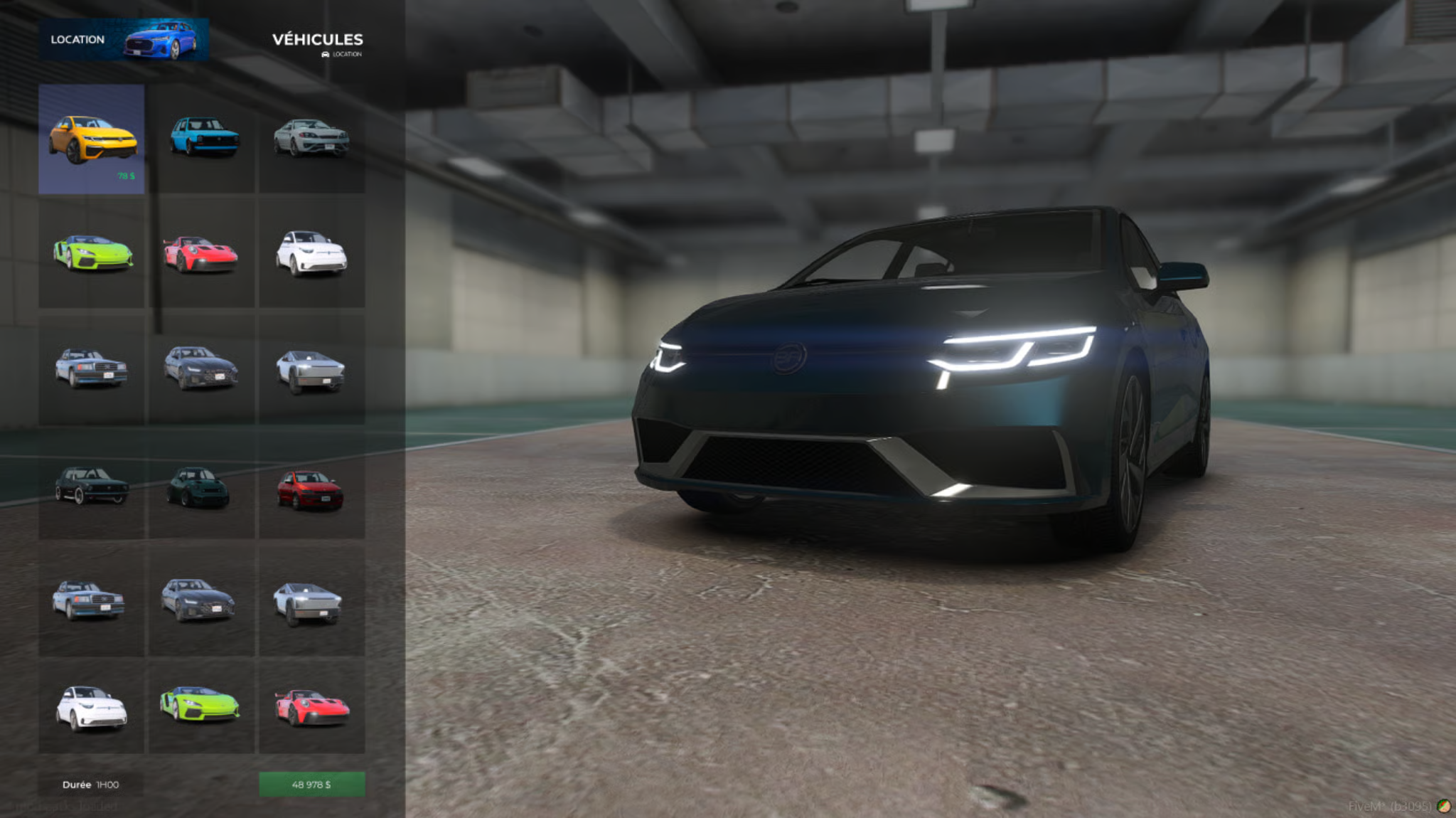Image resolution: width=1456 pixels, height=818 pixels.
Task: Confirm rental with the green 48 978 $ button
Action: (311, 785)
